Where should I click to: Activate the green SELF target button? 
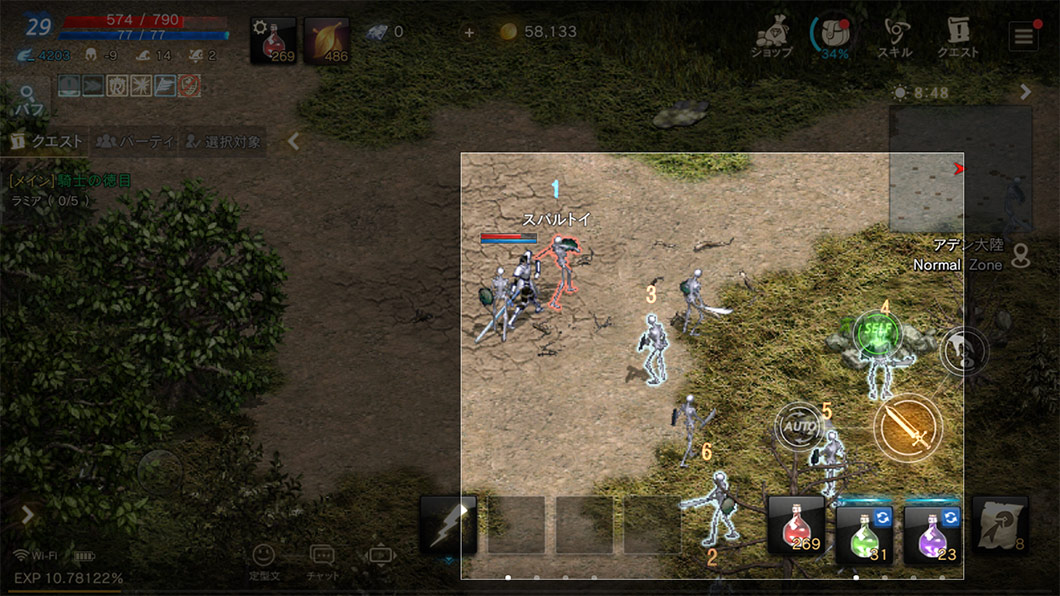point(877,335)
